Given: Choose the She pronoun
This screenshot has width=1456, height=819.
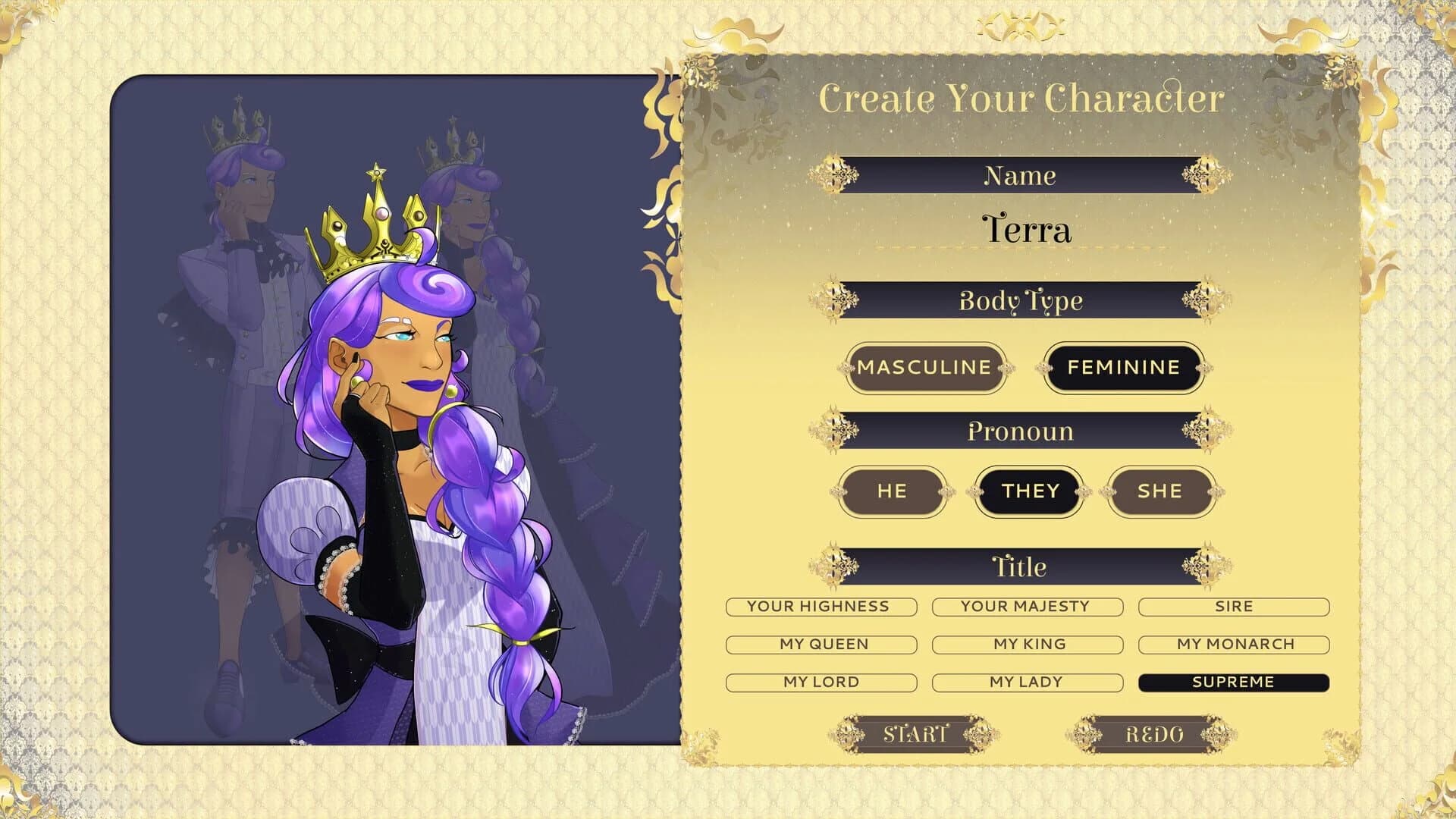Looking at the screenshot, I should click(x=1161, y=491).
